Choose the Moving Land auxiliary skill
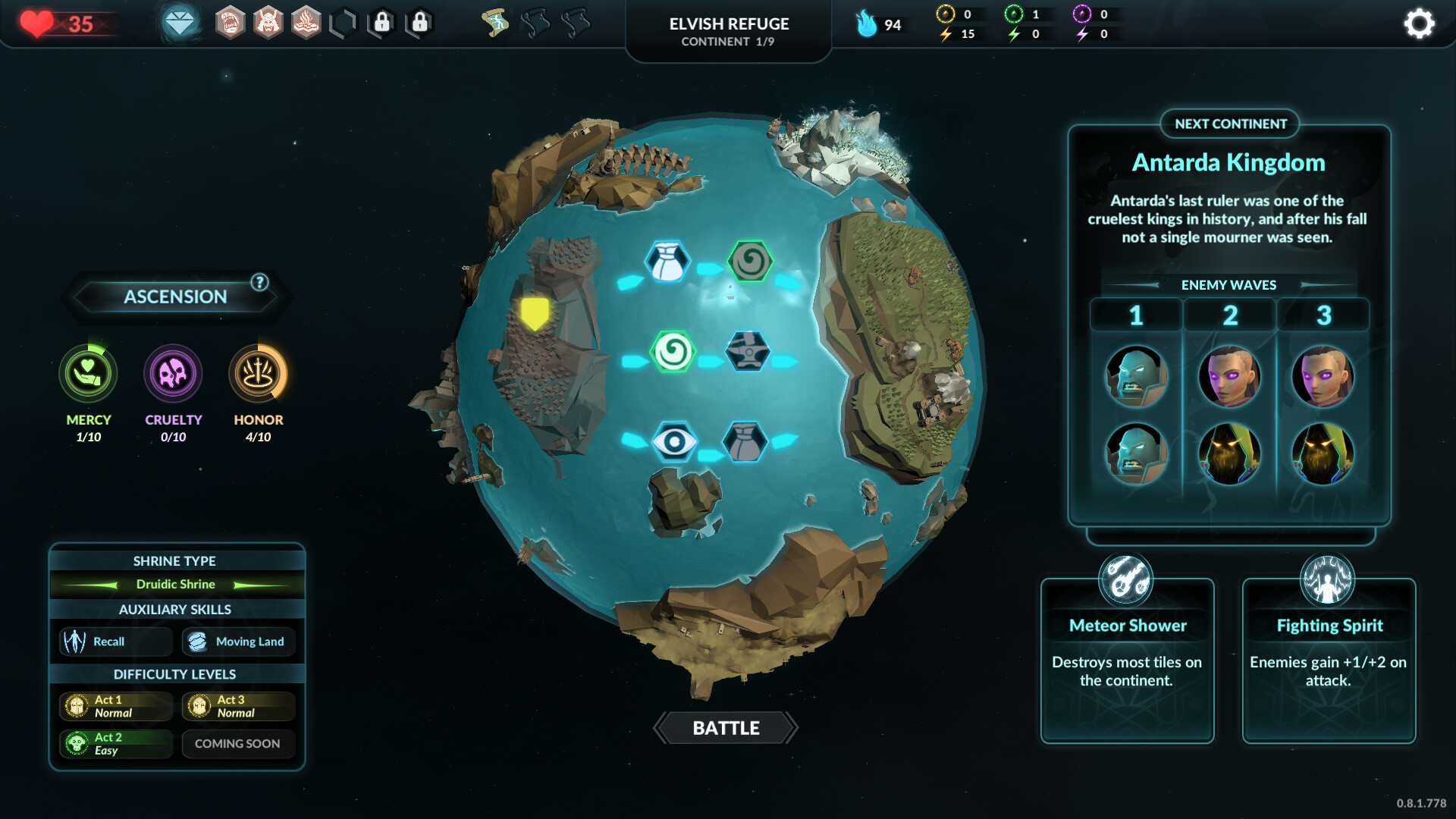This screenshot has width=1456, height=819. click(238, 642)
